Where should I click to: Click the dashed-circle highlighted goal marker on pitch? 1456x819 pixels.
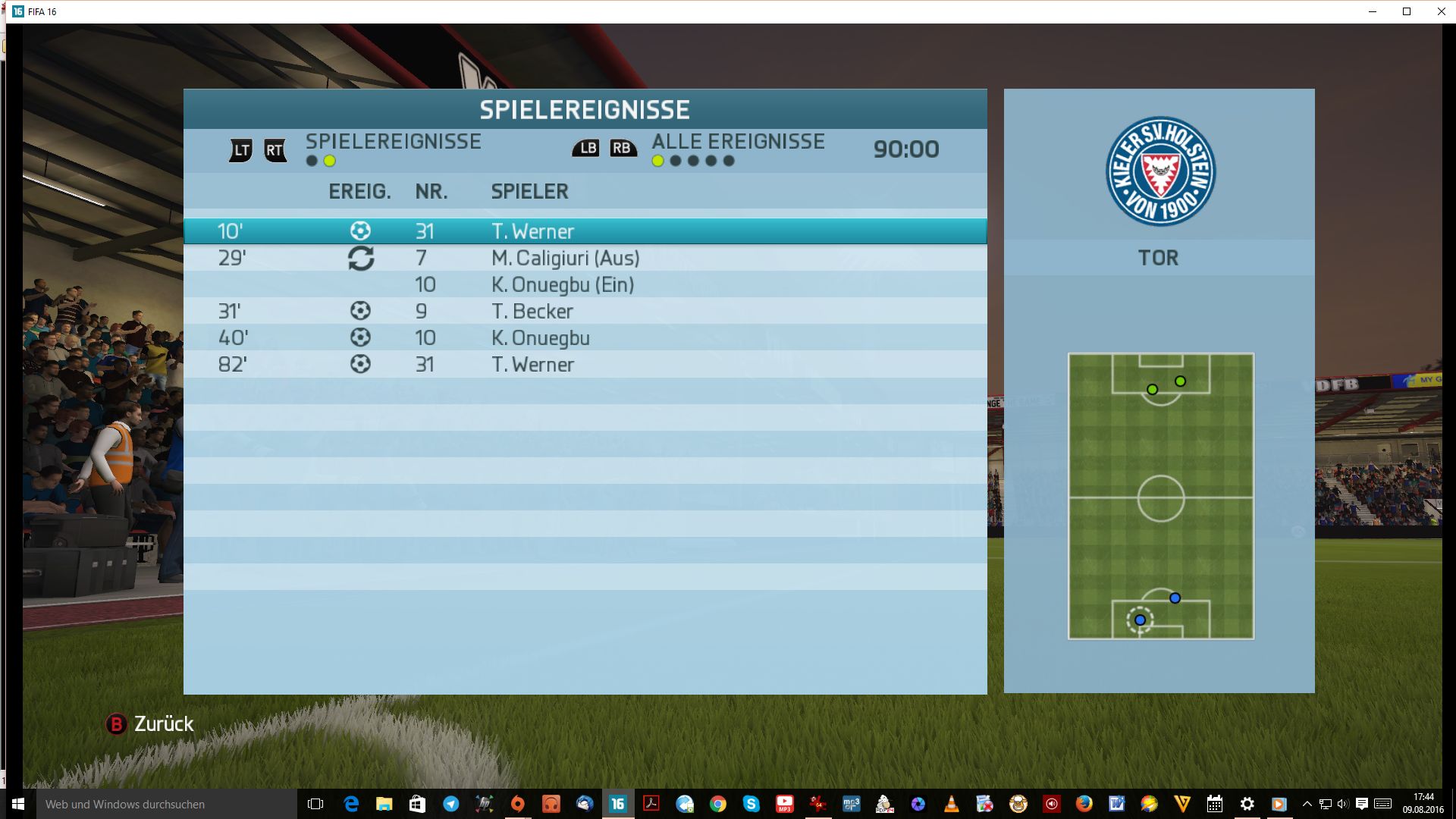pyautogui.click(x=1140, y=620)
